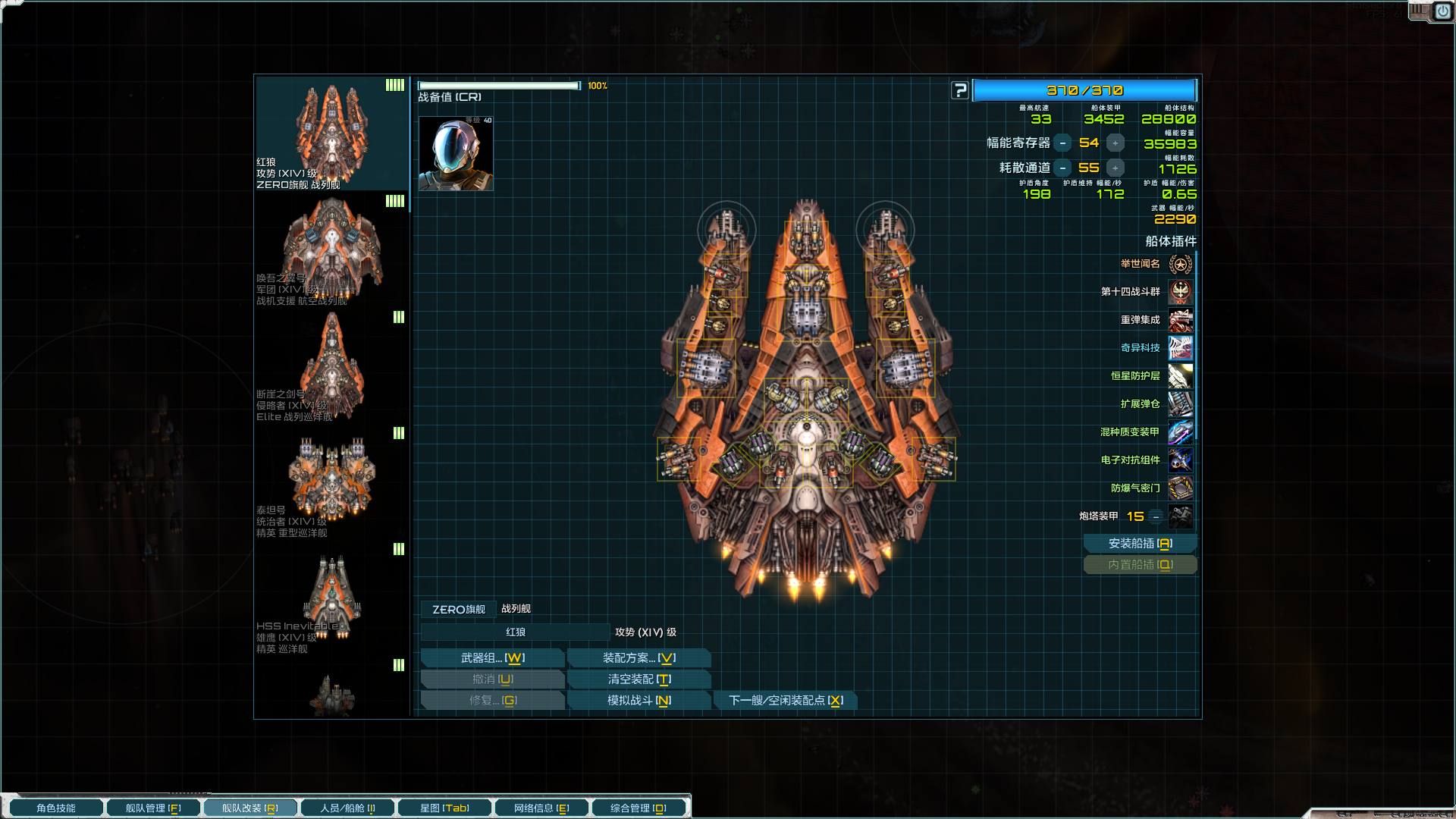1456x819 pixels.
Task: Decrease 幅能寄存器 capacitors with minus
Action: (x=1062, y=143)
